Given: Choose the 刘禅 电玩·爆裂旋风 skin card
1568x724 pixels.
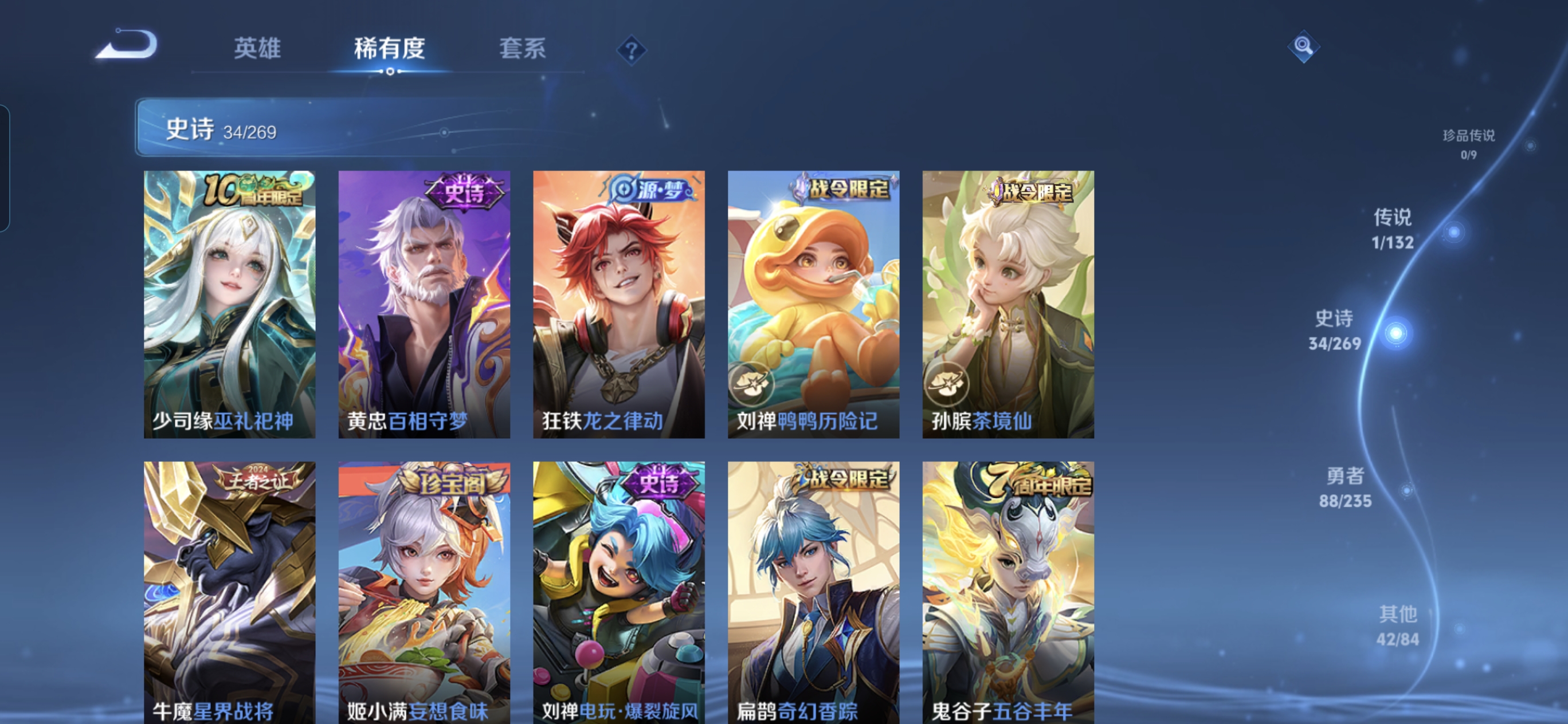Looking at the screenshot, I should click(x=619, y=591).
